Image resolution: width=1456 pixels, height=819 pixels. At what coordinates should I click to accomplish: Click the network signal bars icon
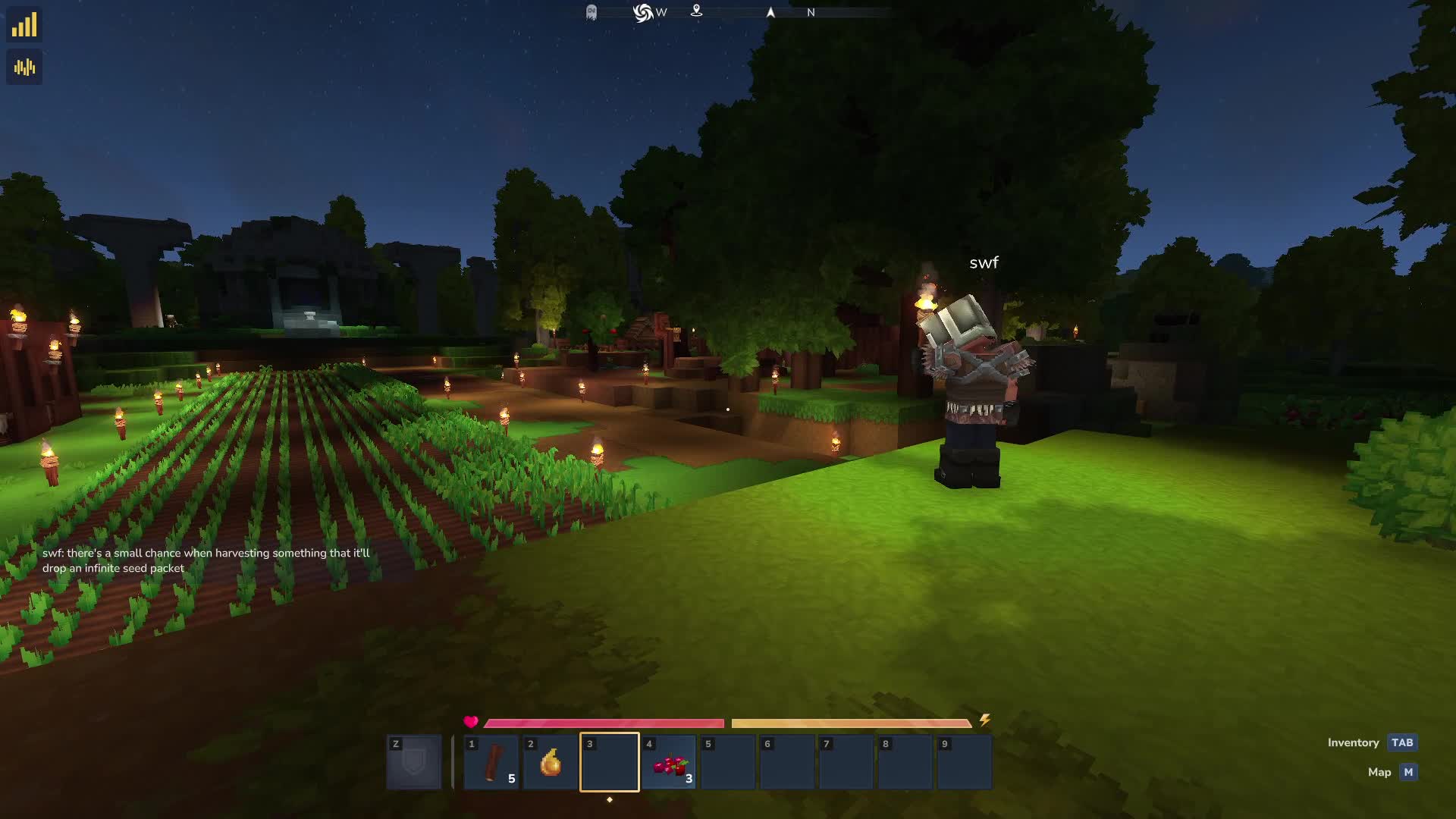click(x=25, y=24)
